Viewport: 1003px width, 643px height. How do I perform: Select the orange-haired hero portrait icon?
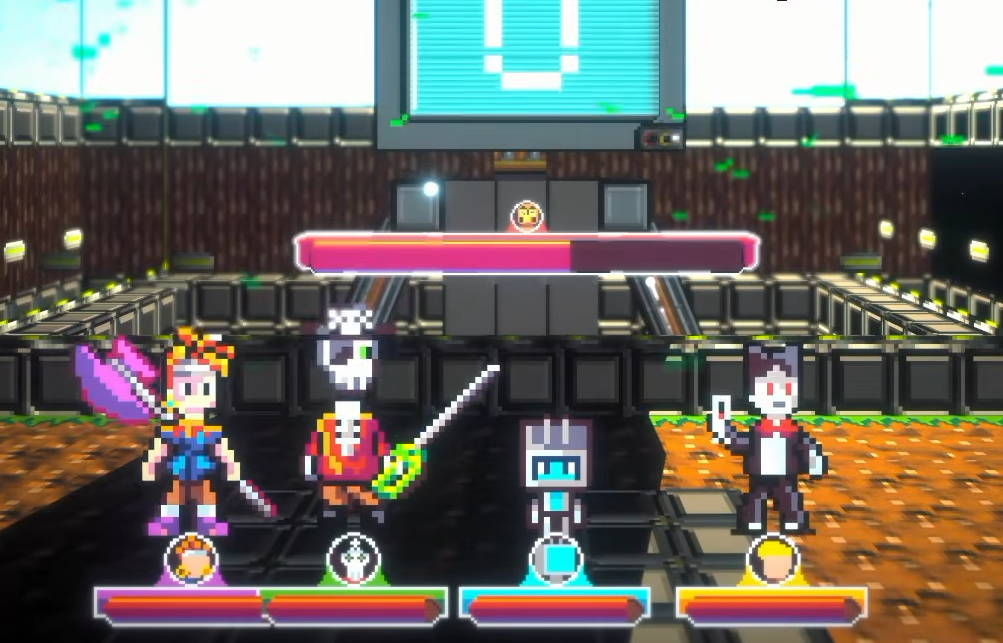(191, 559)
